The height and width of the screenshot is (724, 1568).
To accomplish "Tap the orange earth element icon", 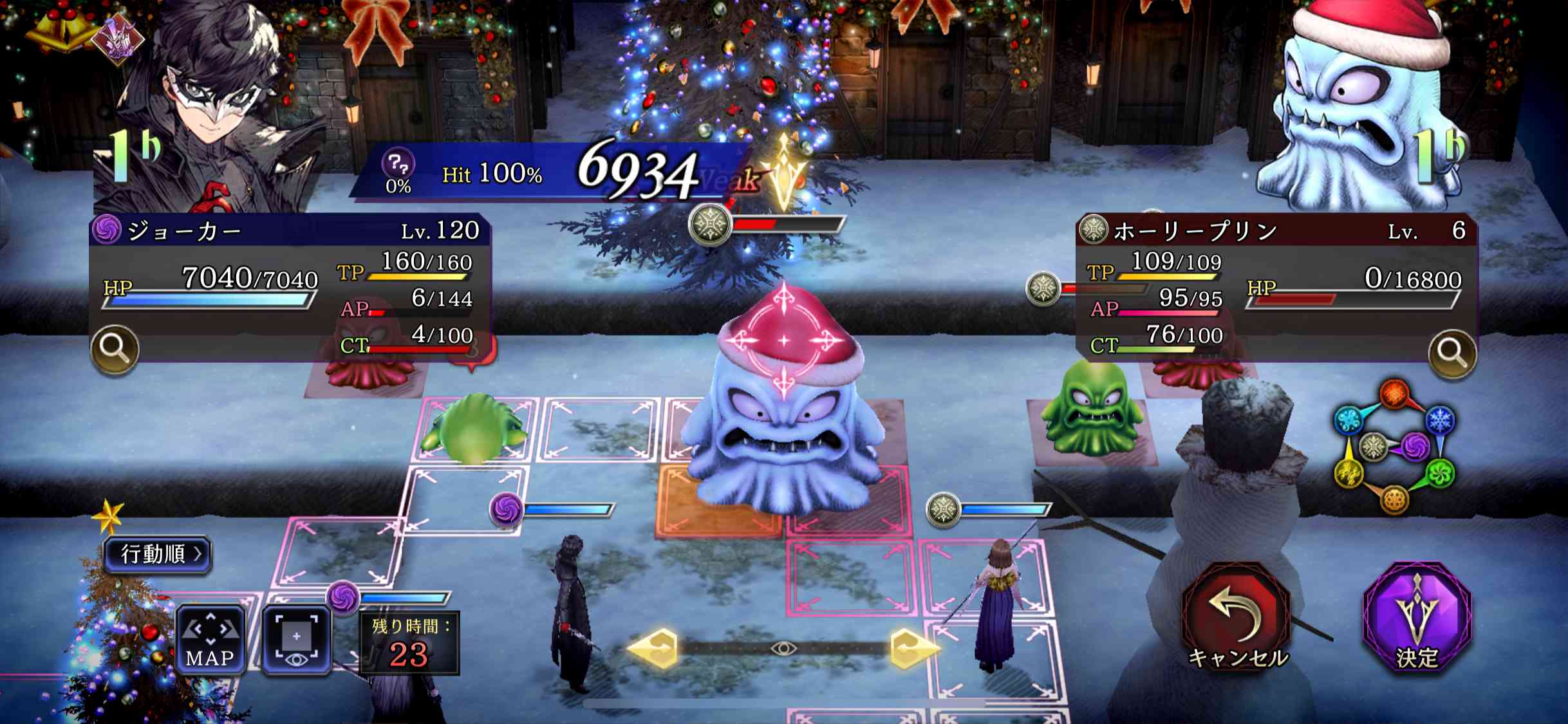I will coord(1394,499).
